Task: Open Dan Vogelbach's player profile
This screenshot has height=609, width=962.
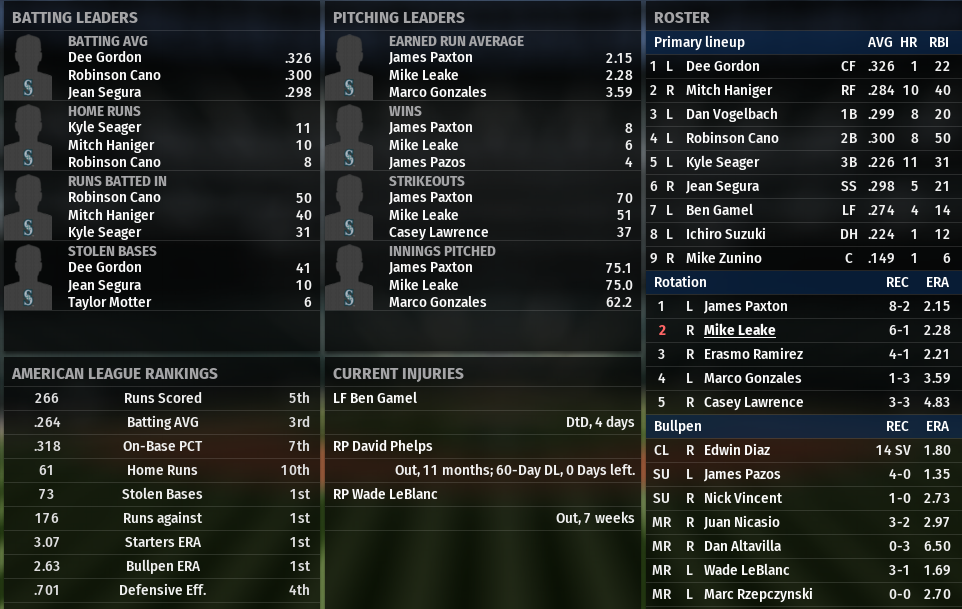Action: coord(731,114)
